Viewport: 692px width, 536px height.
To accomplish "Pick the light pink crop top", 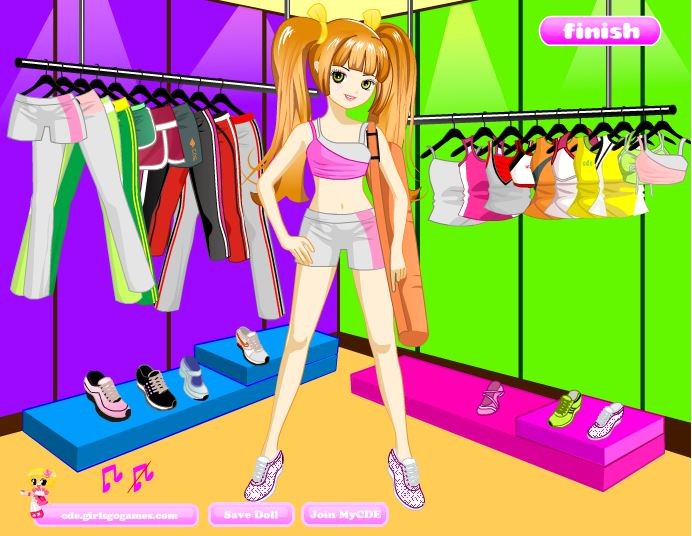I will pyautogui.click(x=661, y=168).
